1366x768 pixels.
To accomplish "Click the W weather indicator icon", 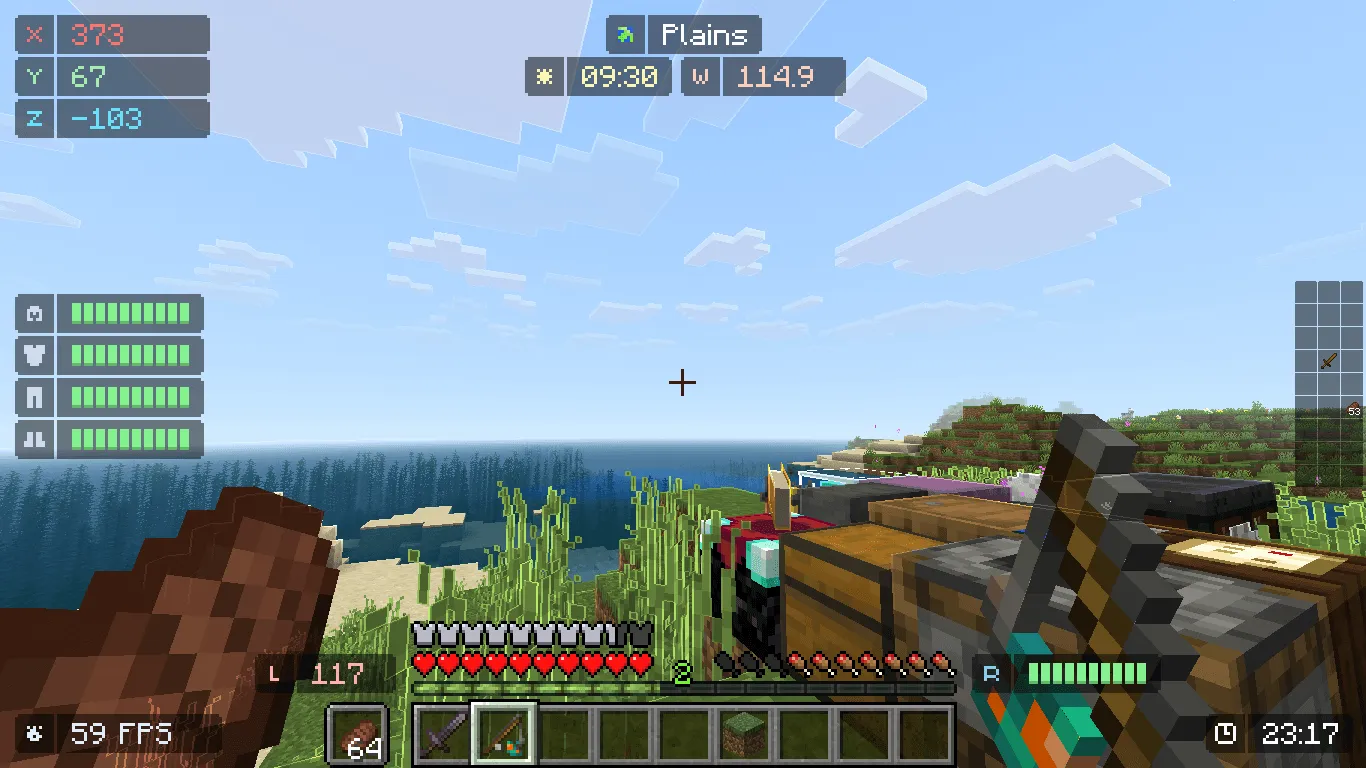I will click(x=700, y=76).
